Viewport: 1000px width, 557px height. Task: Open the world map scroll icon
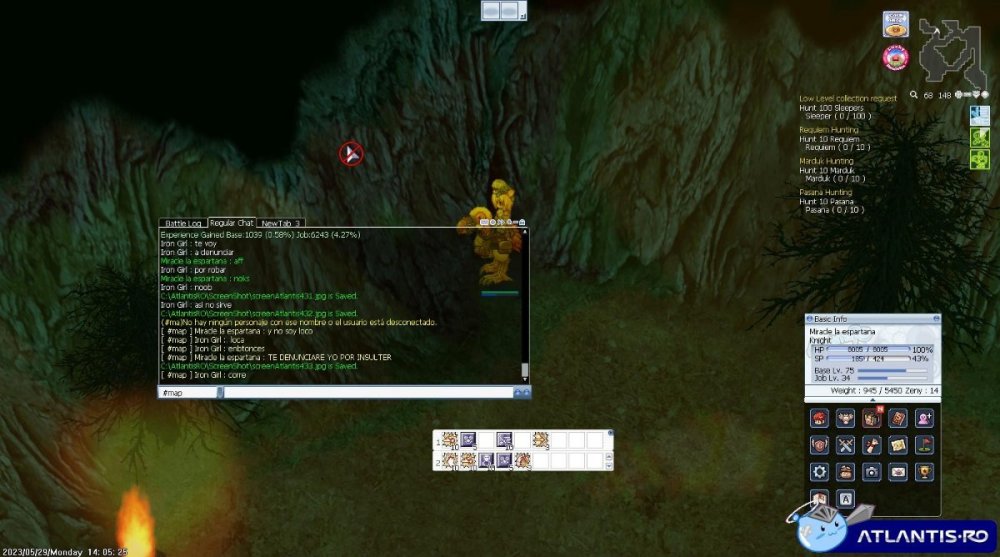pos(898,445)
